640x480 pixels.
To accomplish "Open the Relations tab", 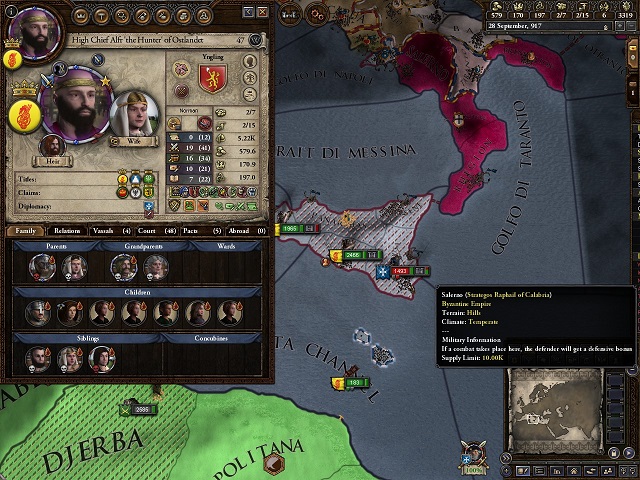I will click(x=67, y=230).
